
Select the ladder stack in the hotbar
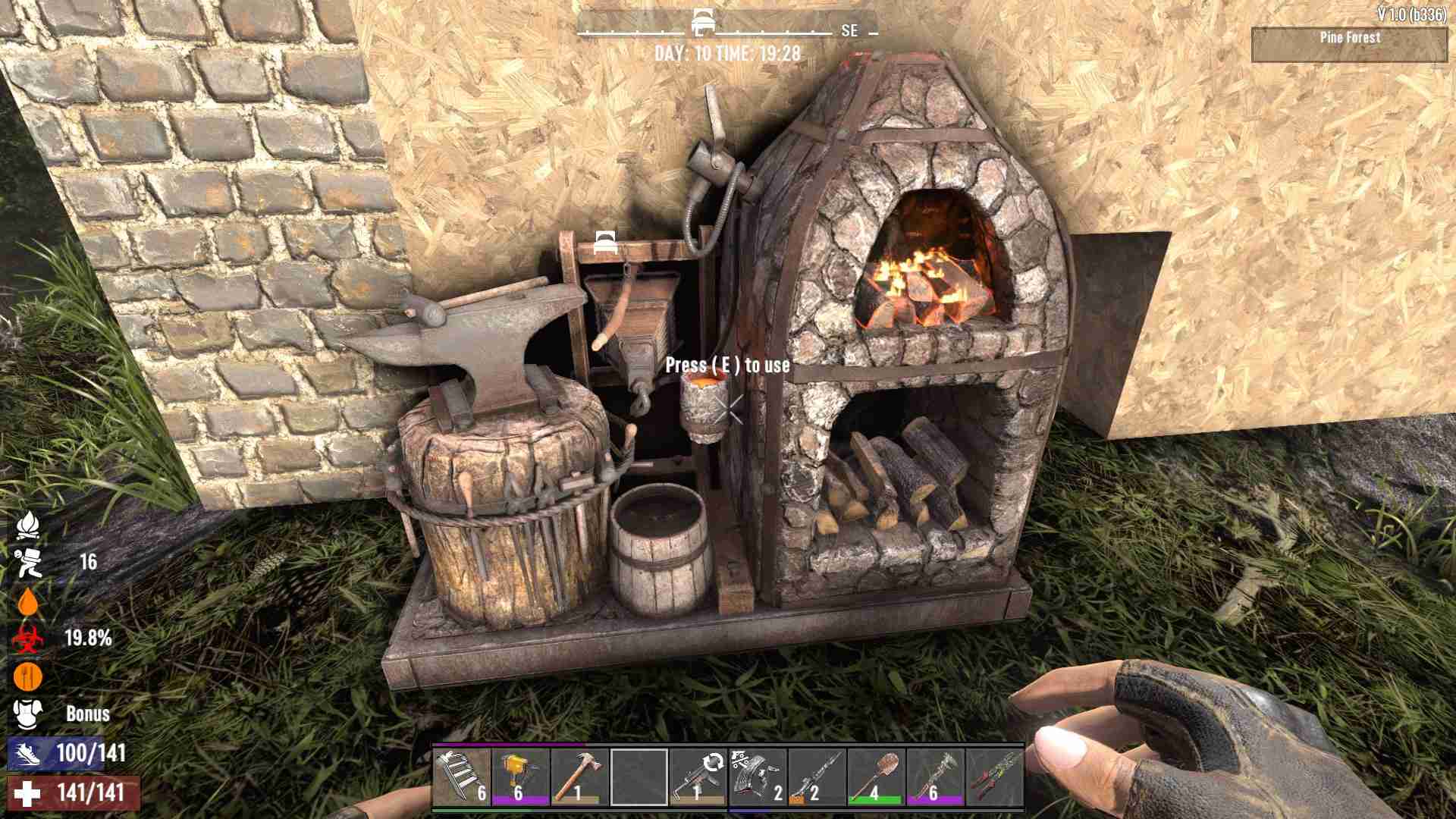coord(462,777)
